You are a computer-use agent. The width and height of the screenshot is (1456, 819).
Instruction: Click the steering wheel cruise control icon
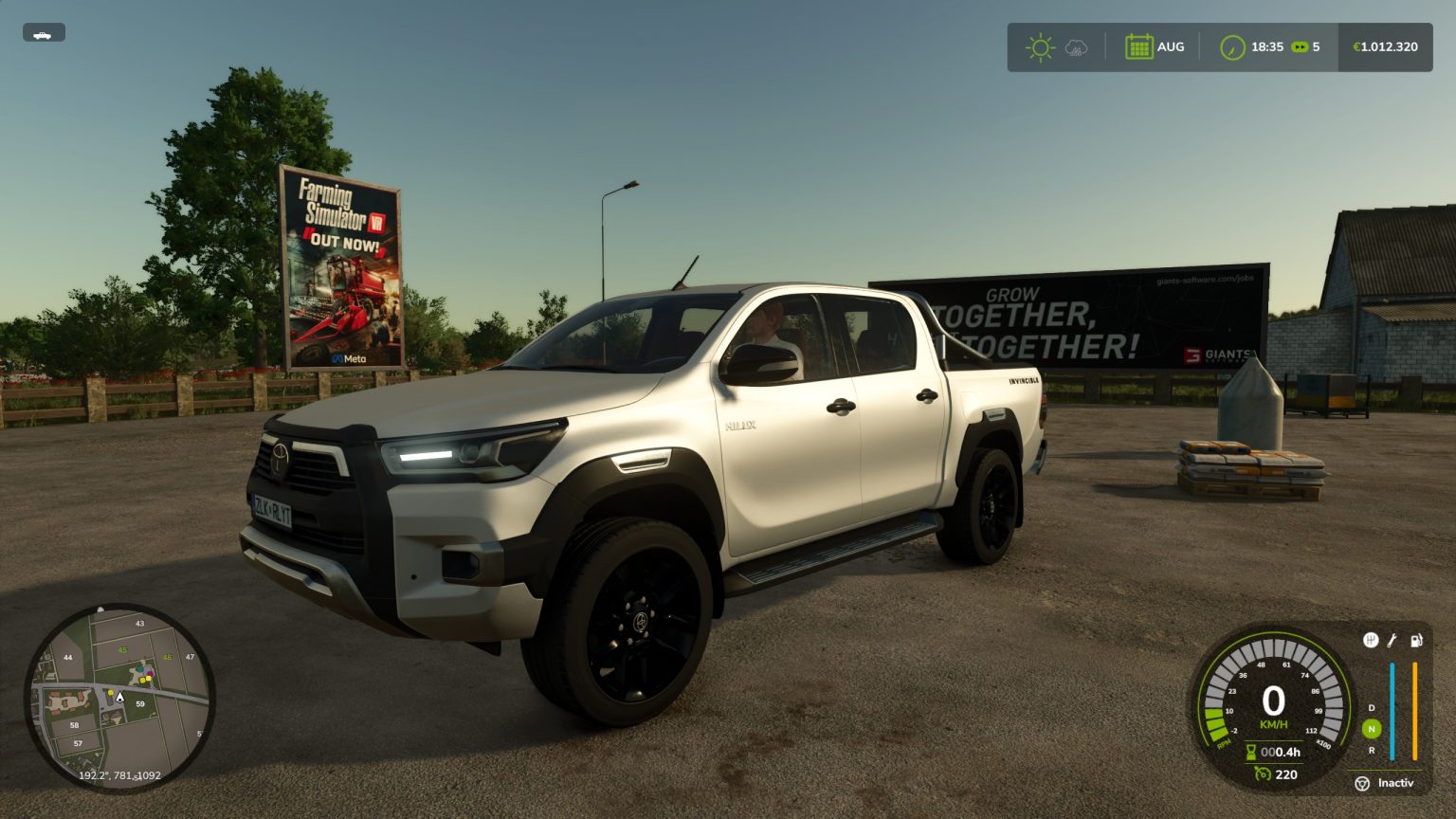point(1362,782)
